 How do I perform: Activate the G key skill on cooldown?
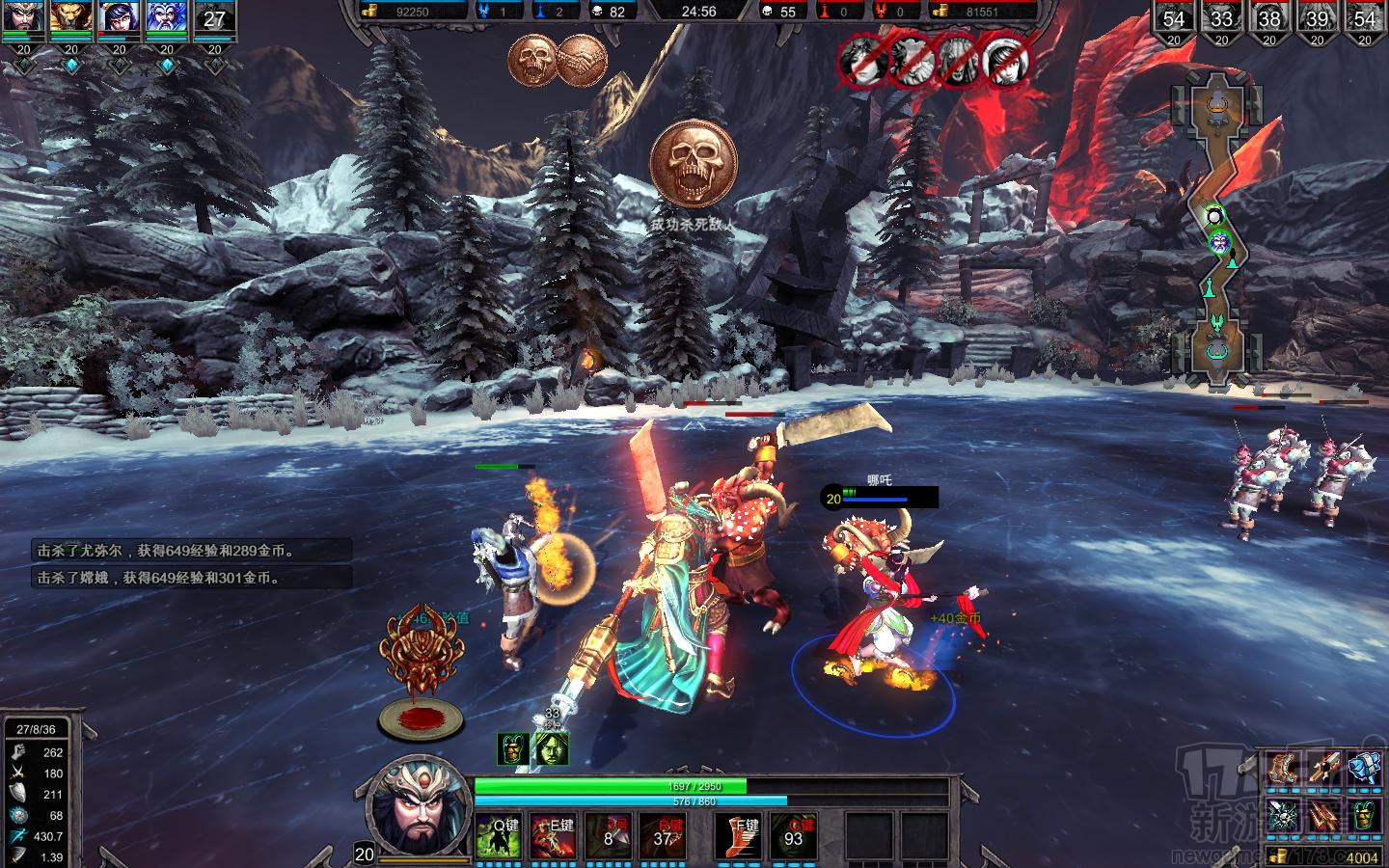(793, 836)
